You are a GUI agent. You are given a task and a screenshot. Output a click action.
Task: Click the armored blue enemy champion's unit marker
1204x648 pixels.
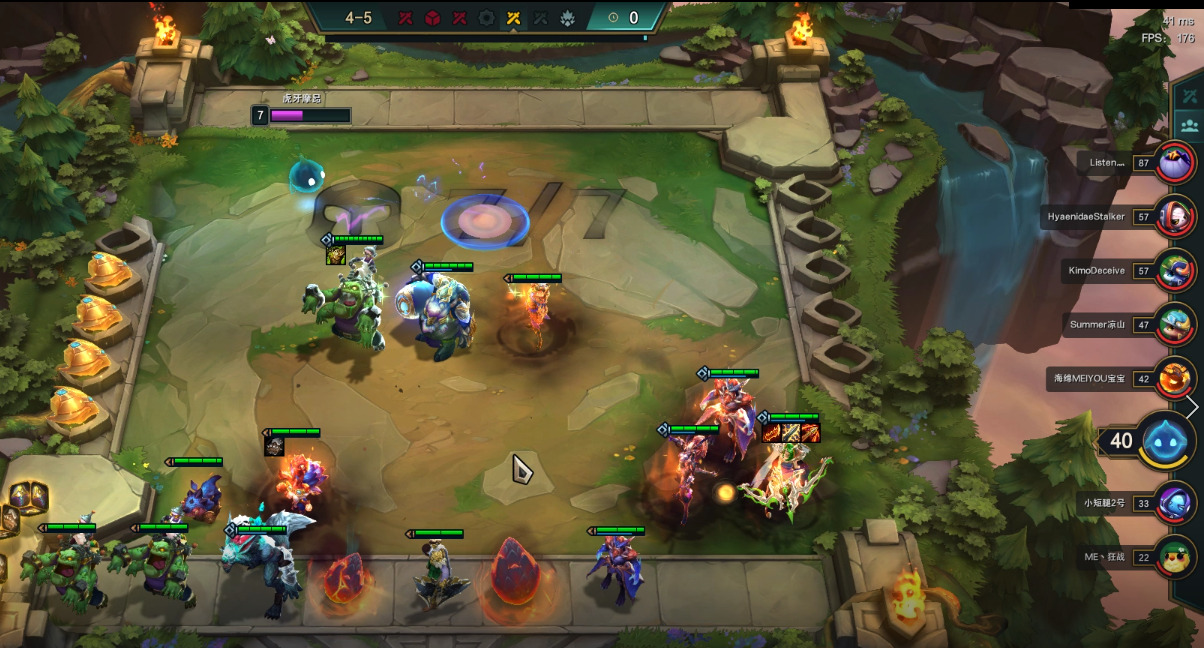pos(417,267)
